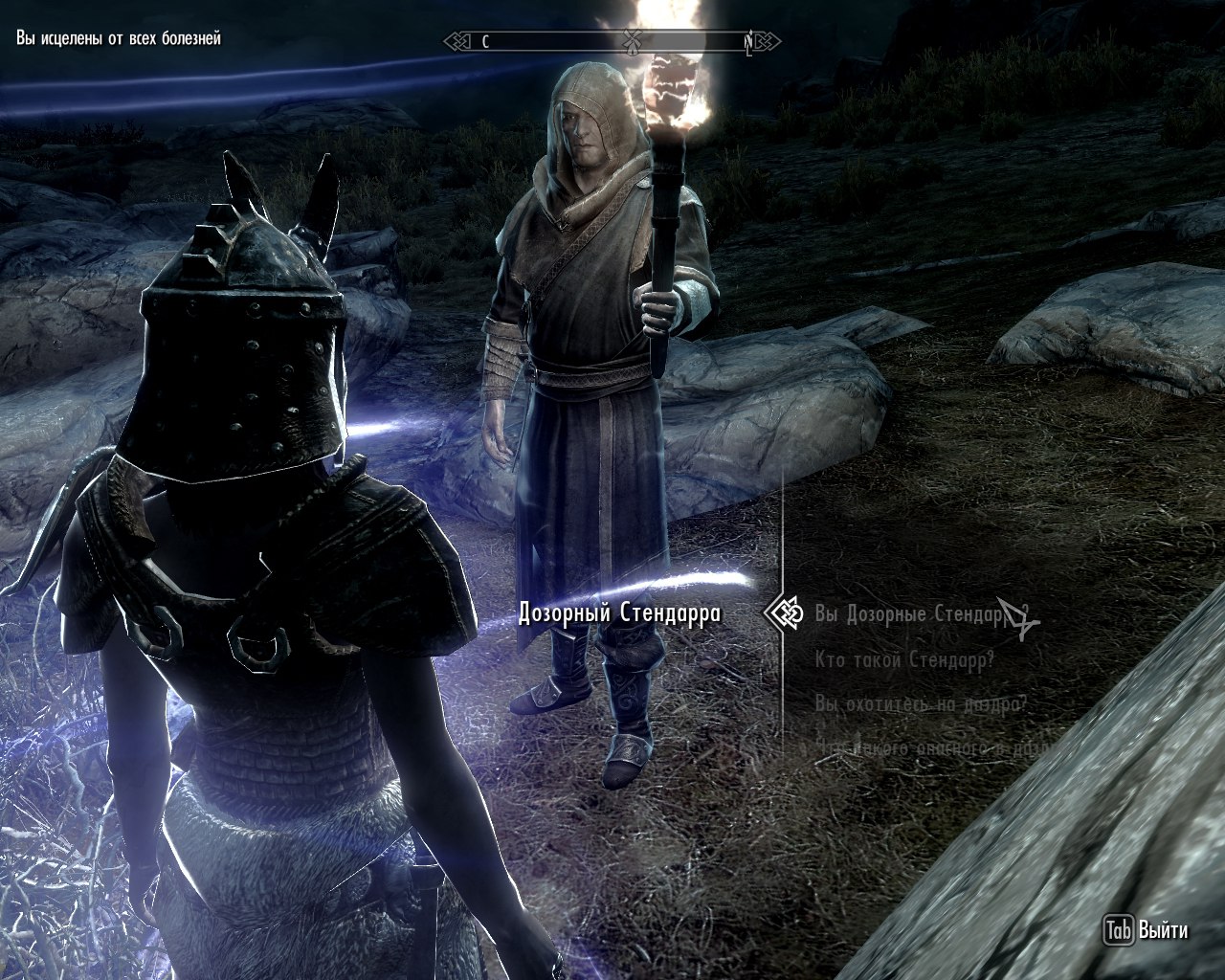1225x980 pixels.
Task: Exit dialogue via the "Выйти" button
Action: (1147, 930)
